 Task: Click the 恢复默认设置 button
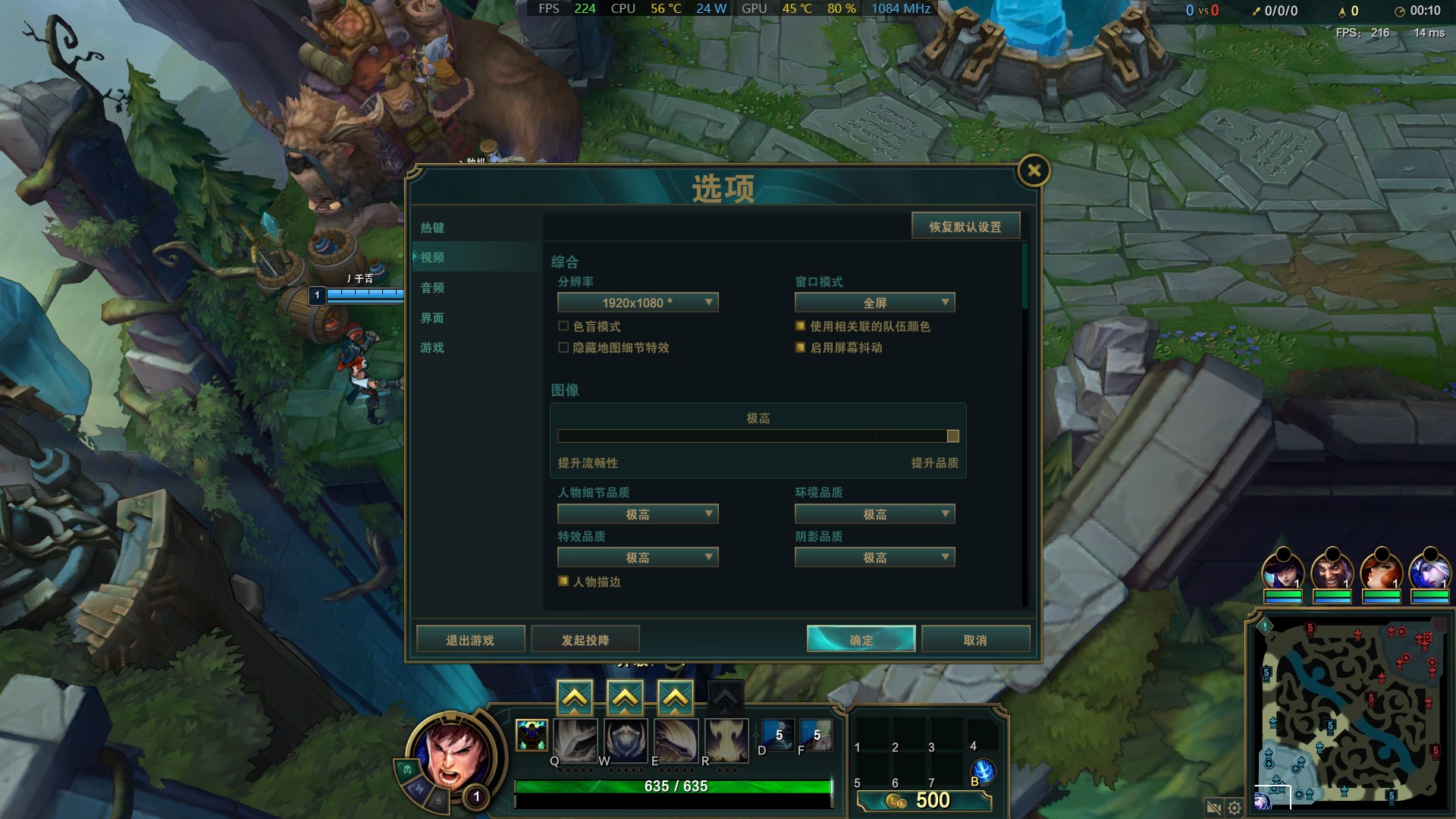point(966,225)
